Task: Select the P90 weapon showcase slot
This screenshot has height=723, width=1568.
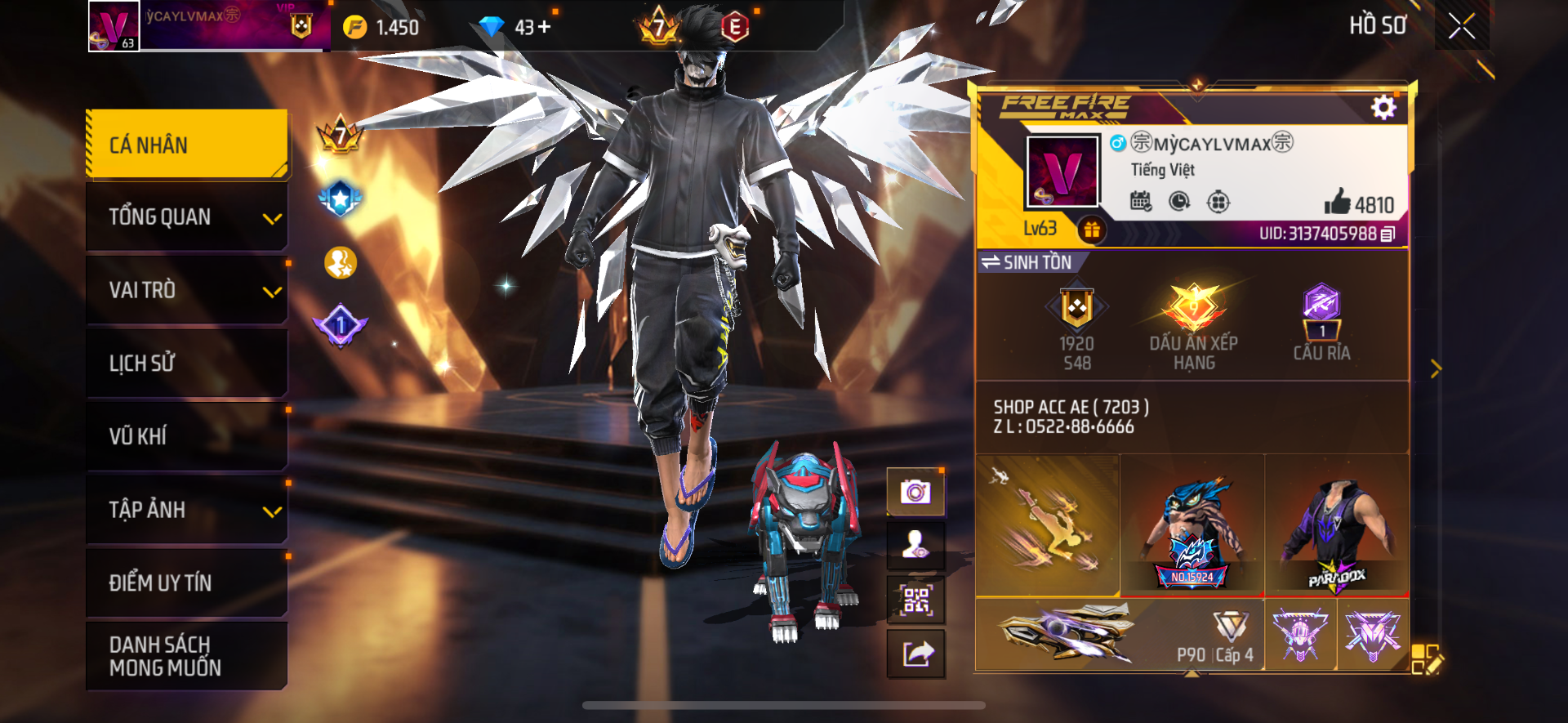Action: 1120,635
